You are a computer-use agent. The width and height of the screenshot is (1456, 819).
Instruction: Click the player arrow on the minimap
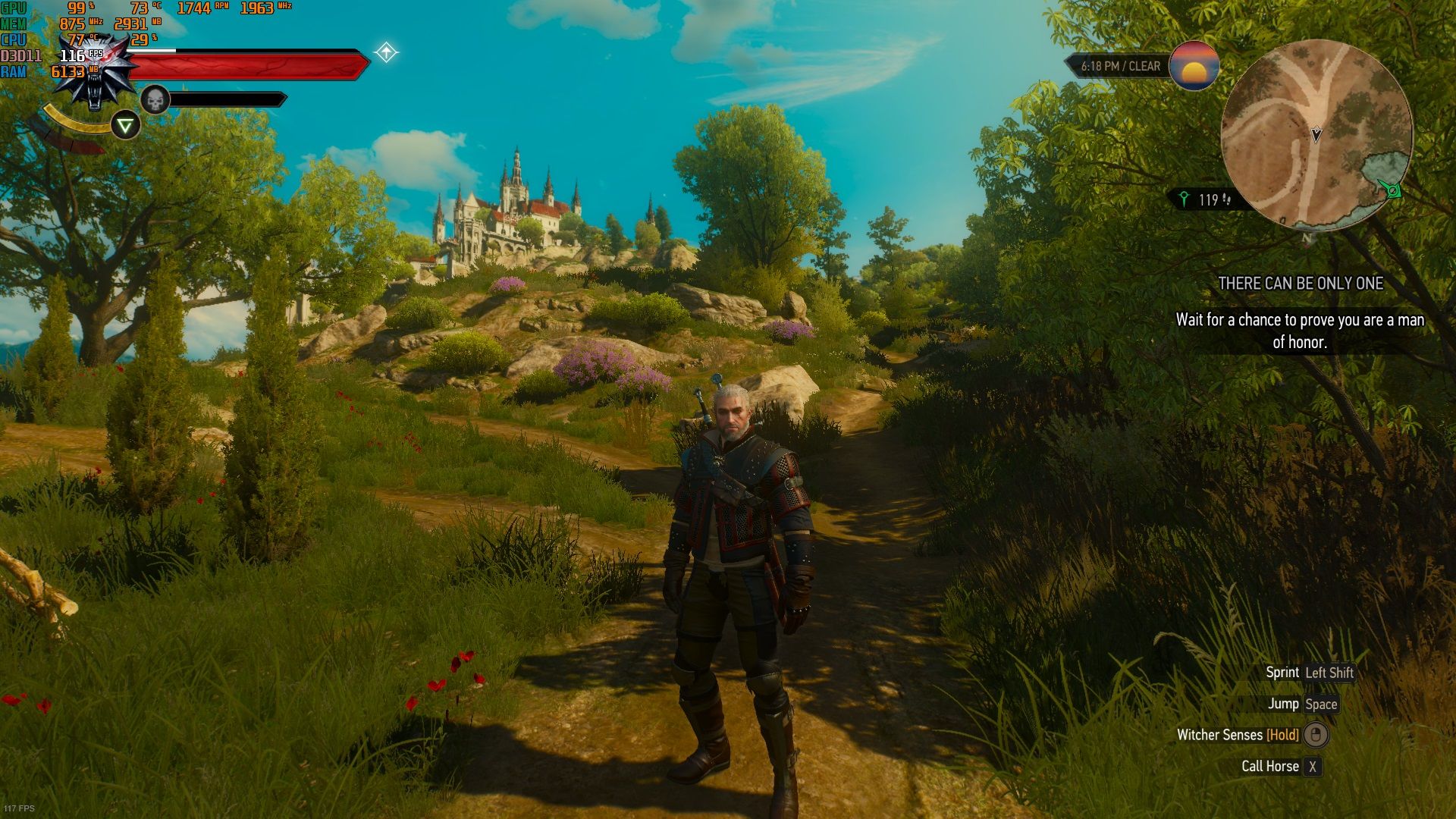1316,134
